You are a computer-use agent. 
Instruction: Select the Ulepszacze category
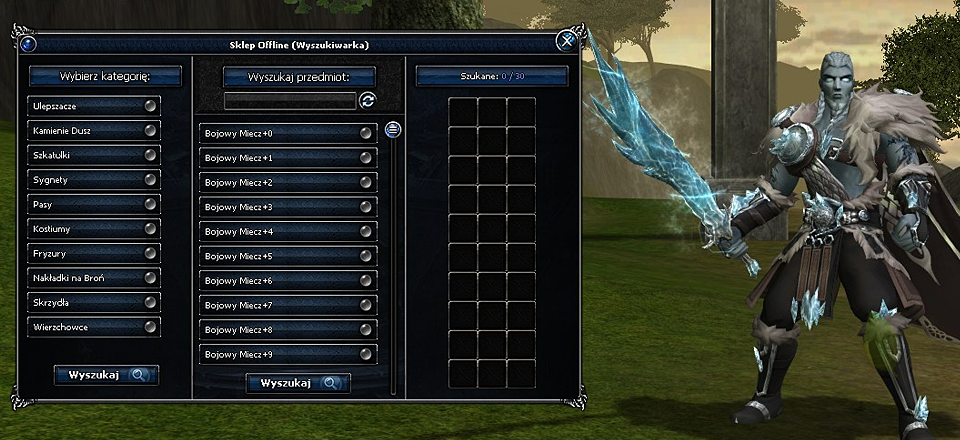click(x=94, y=105)
